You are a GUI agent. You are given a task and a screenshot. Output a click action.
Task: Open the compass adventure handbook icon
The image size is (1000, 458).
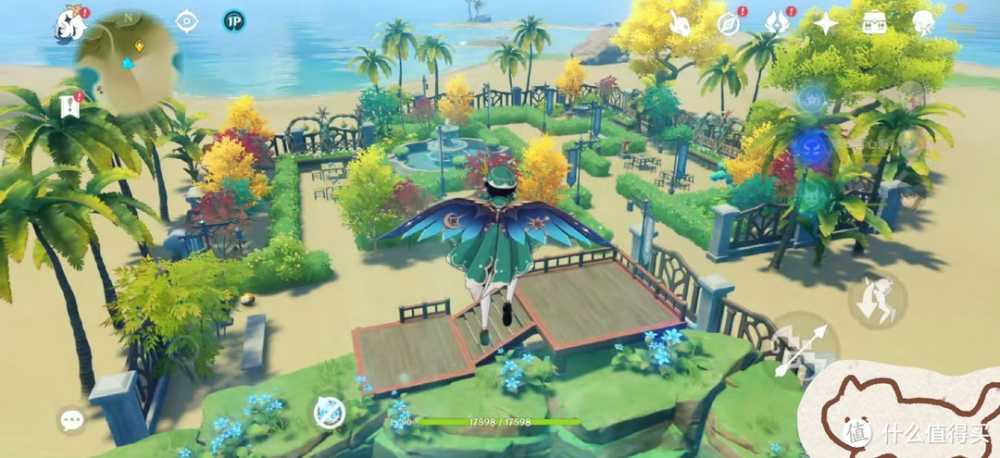(729, 22)
